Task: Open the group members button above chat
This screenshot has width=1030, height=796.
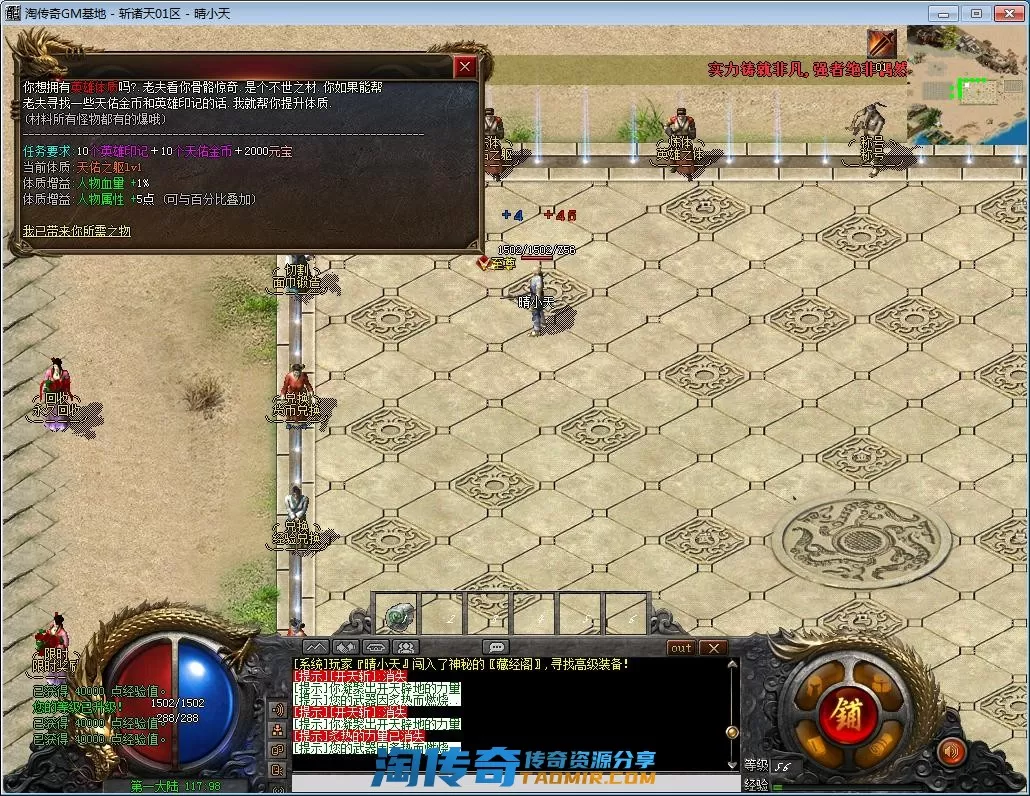Action: (405, 648)
